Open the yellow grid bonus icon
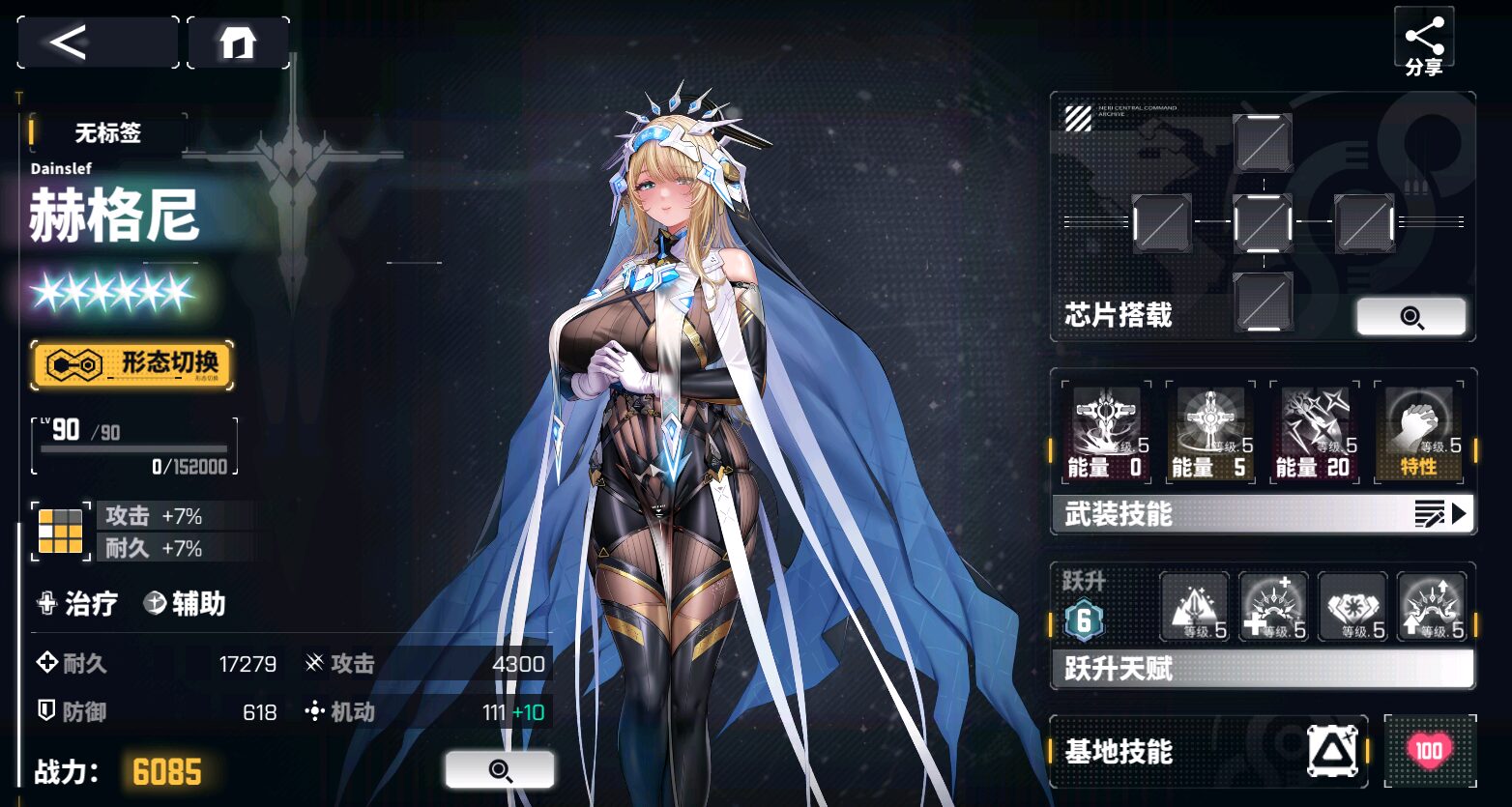Image resolution: width=1512 pixels, height=807 pixels. click(60, 531)
